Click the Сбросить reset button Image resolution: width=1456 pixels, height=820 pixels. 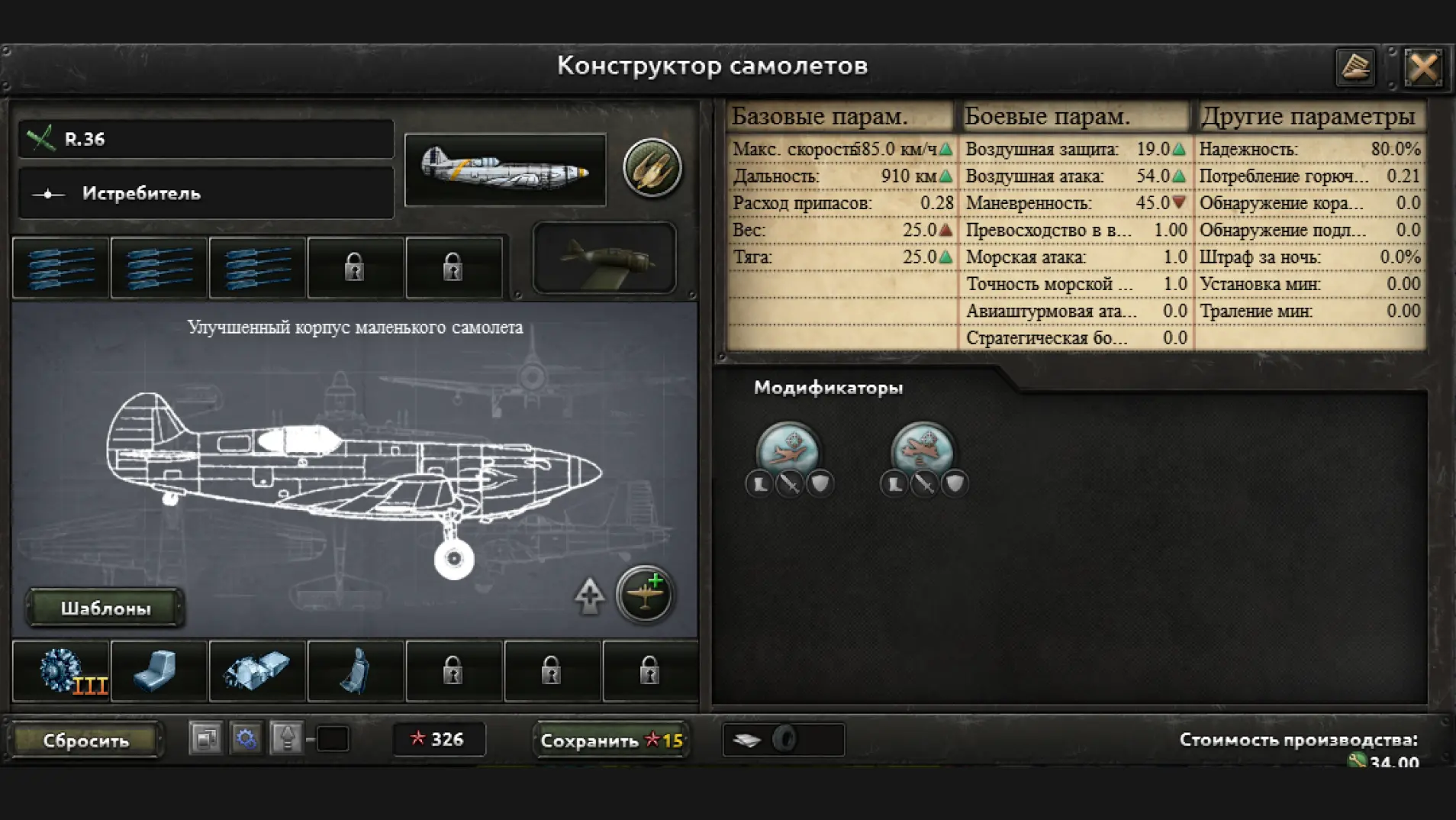[x=86, y=740]
